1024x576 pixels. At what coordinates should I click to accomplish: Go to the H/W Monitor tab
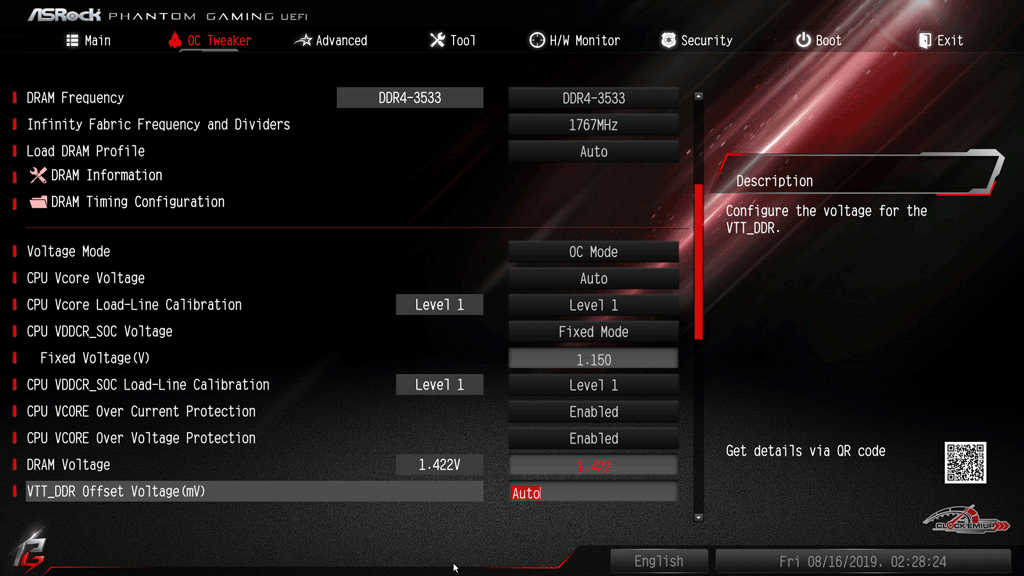[574, 41]
